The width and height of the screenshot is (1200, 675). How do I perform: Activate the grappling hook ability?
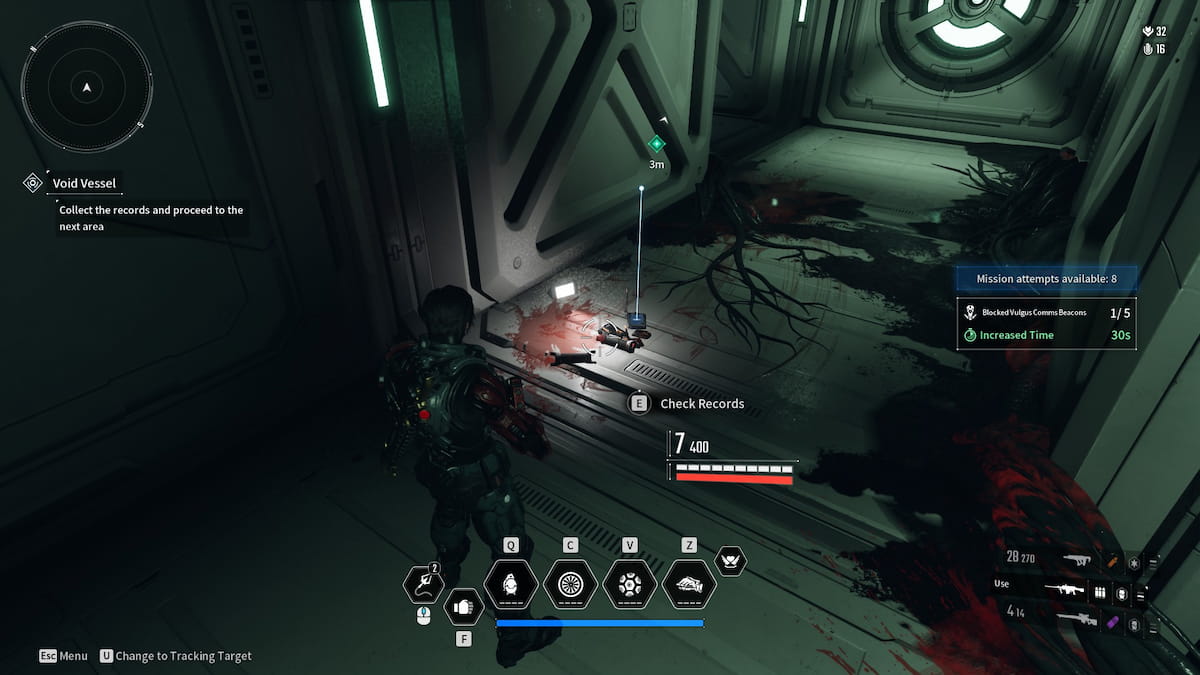423,585
